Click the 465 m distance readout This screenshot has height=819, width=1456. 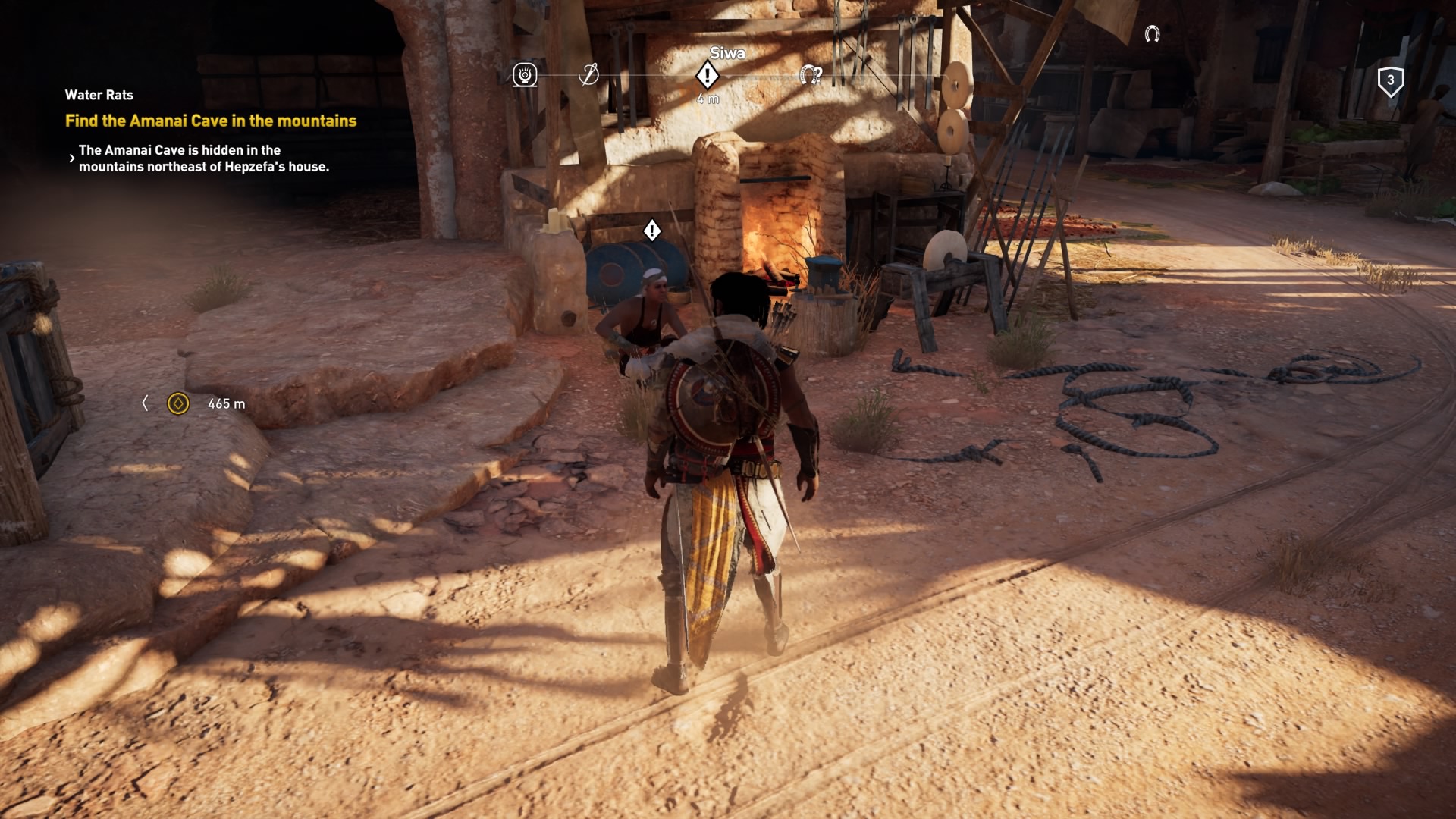coord(226,403)
